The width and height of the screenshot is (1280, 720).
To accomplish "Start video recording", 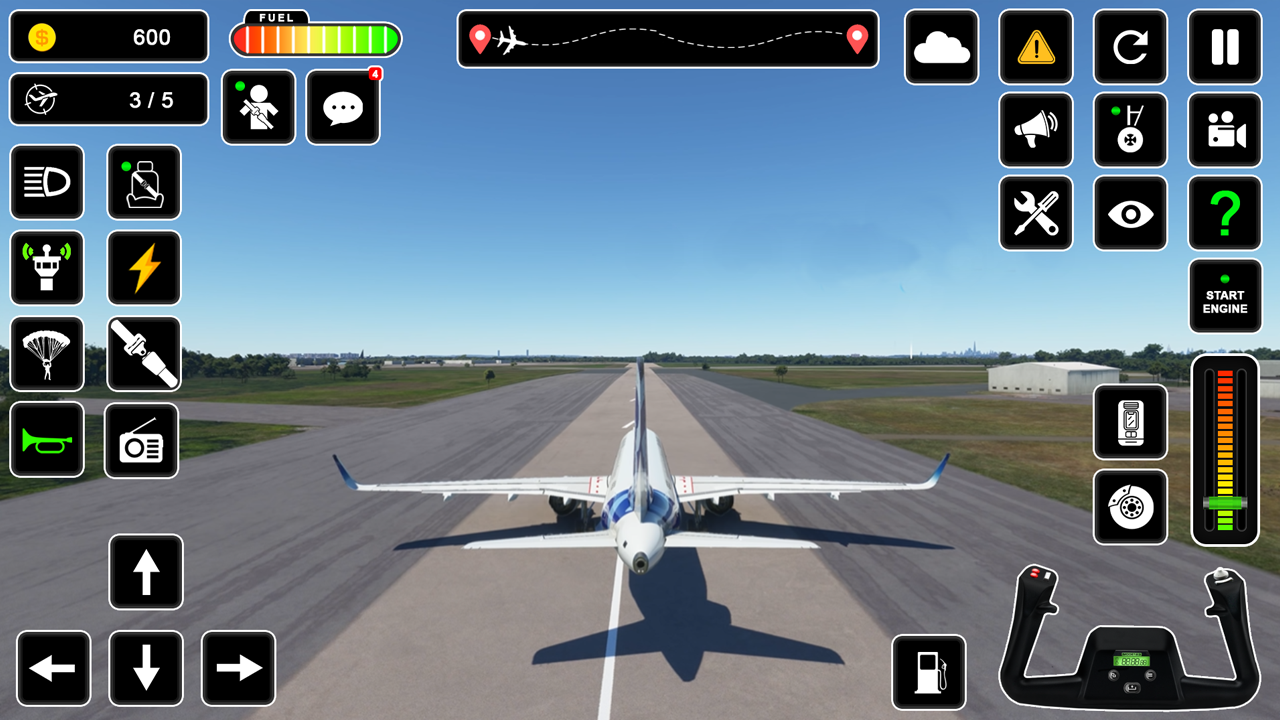I will pyautogui.click(x=1225, y=131).
